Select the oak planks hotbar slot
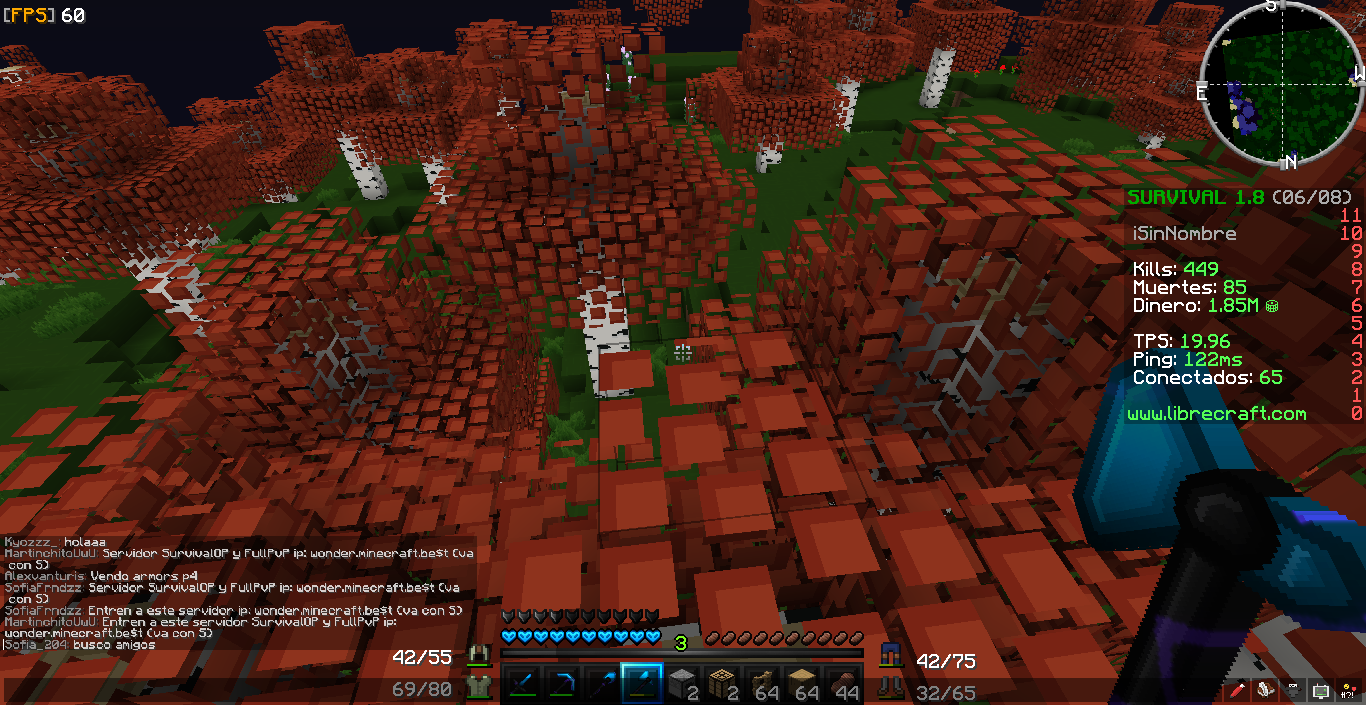1366x705 pixels. [x=803, y=685]
